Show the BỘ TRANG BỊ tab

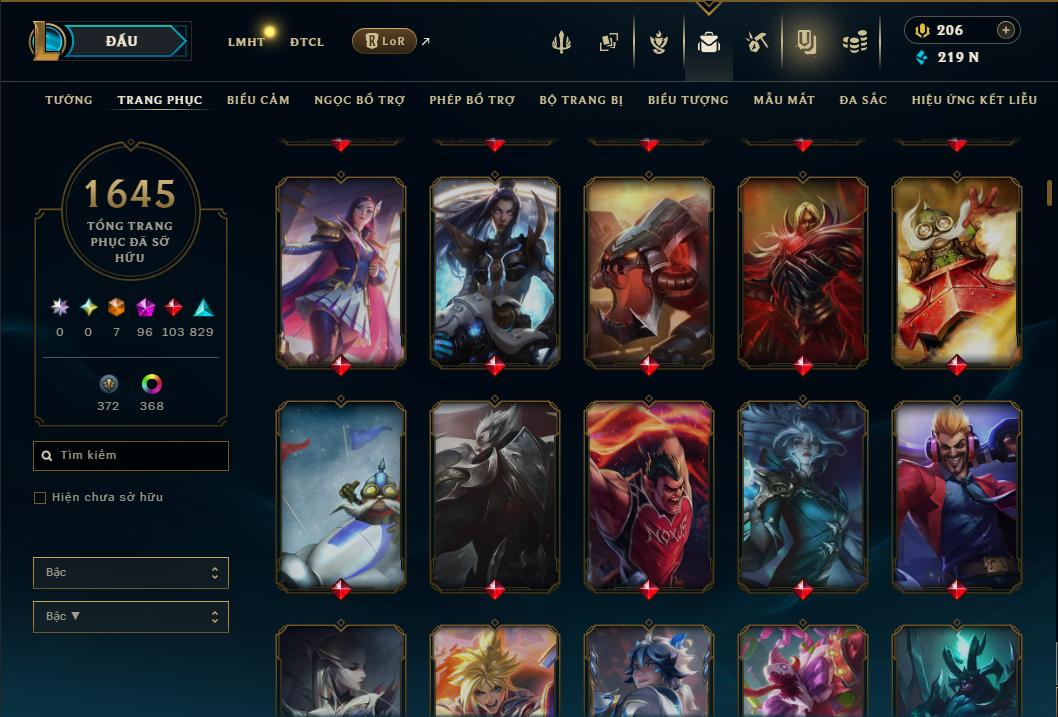click(581, 100)
